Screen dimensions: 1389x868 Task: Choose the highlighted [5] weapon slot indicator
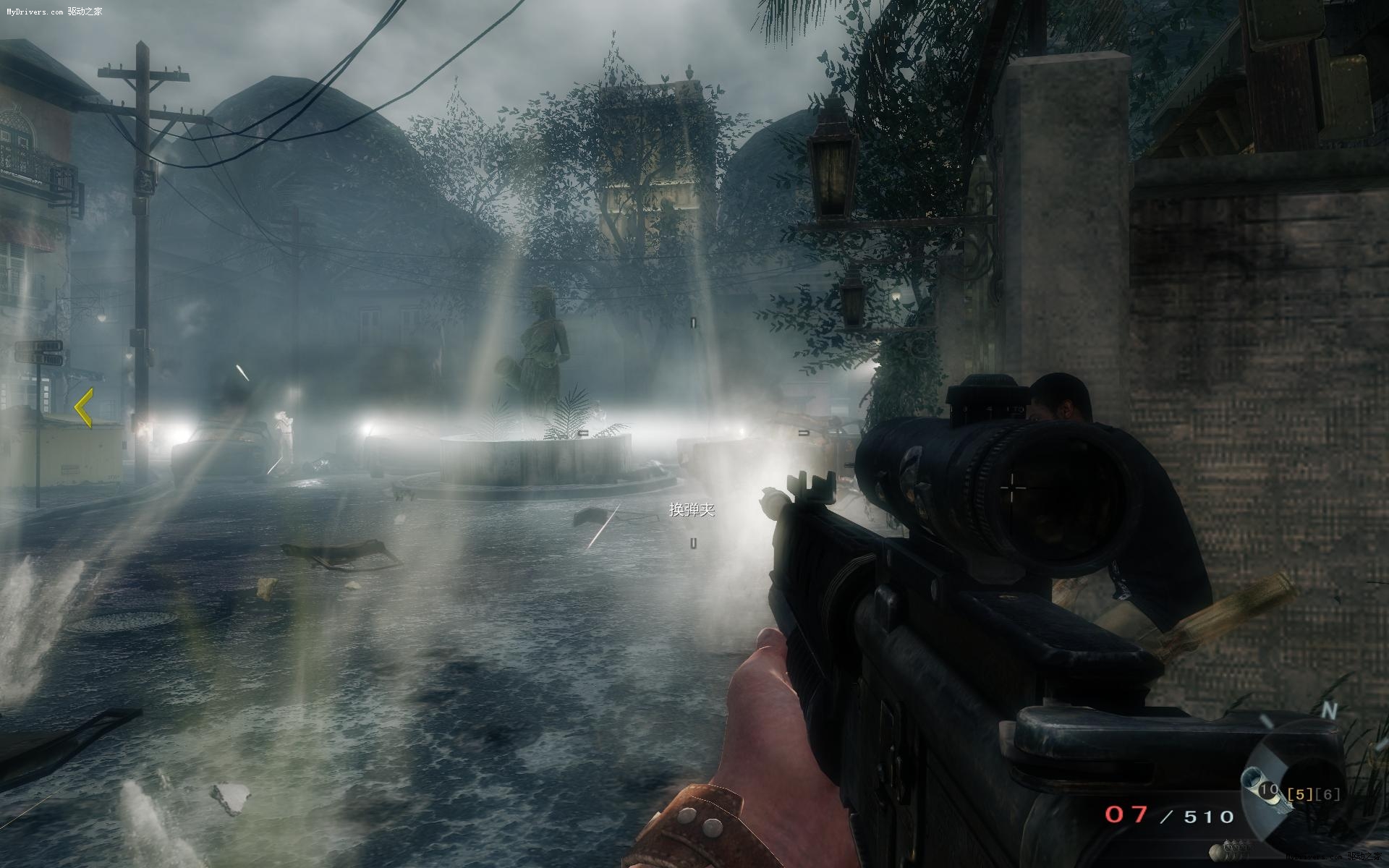tap(1299, 794)
